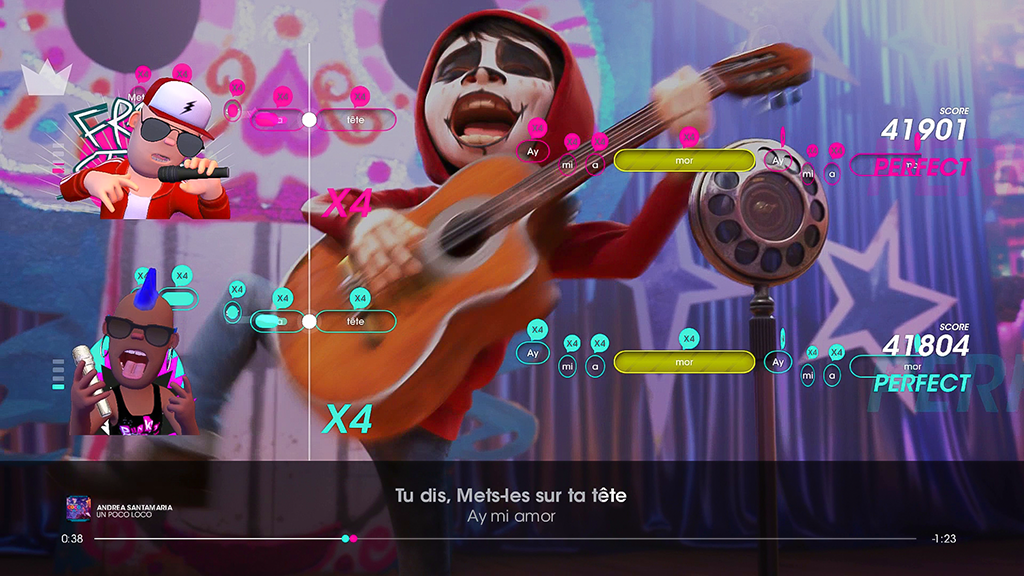
Task: Click the white crown leader icon
Action: (44, 78)
